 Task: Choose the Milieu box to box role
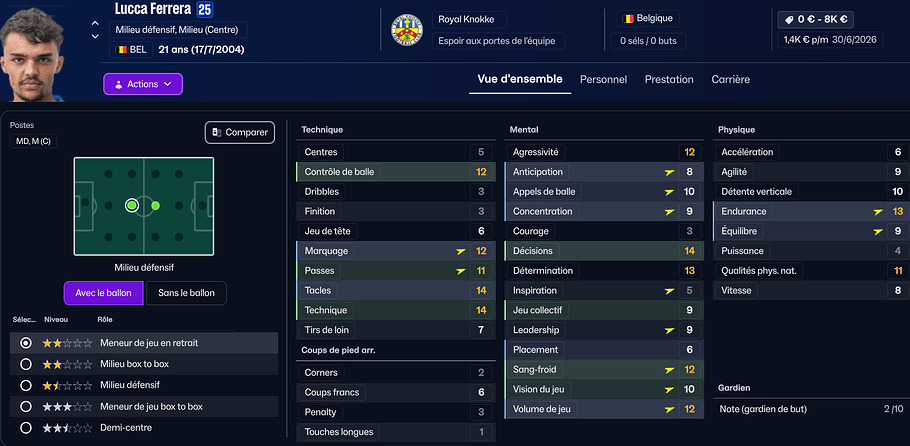(26, 364)
